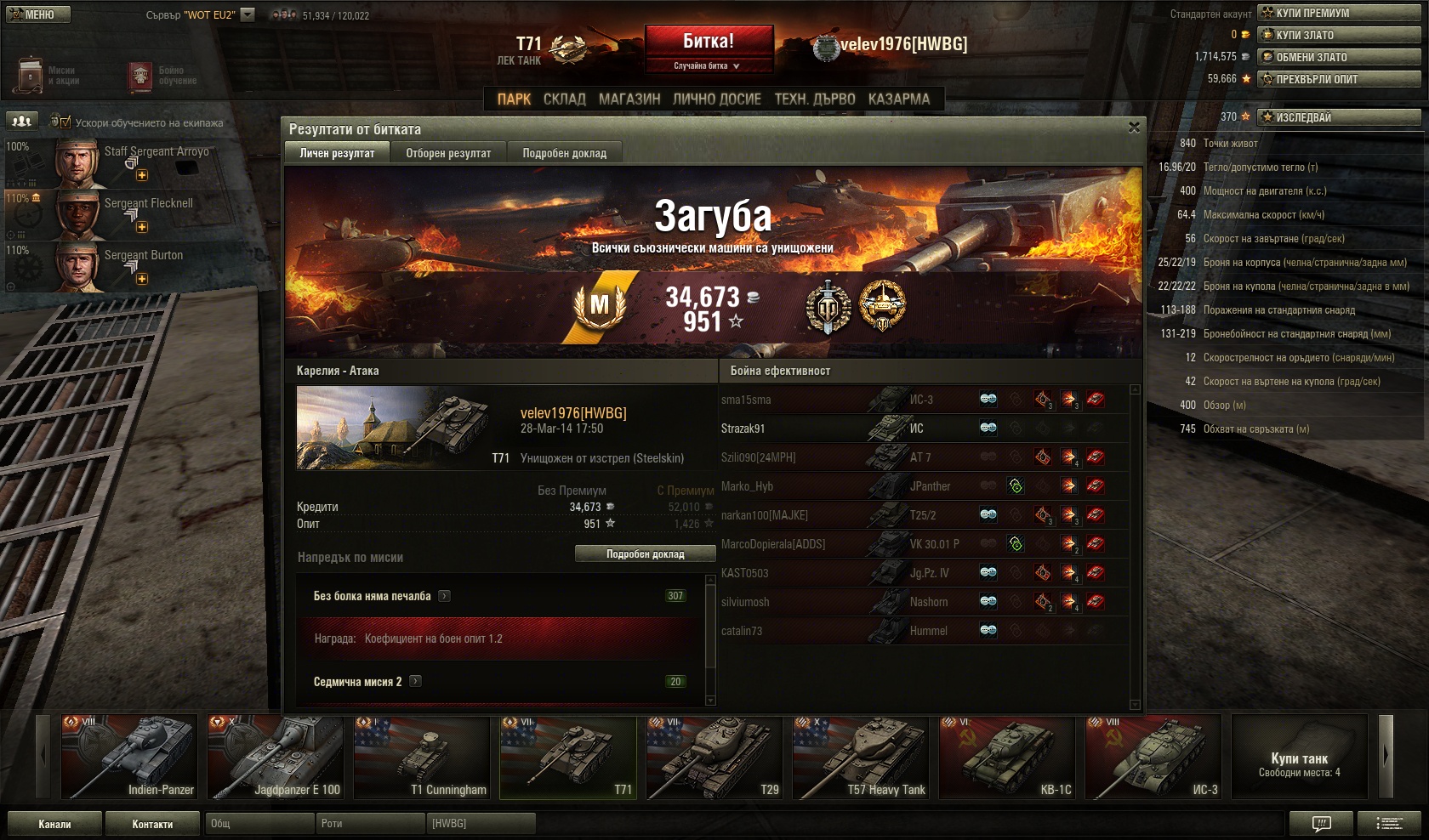Open ЛИЧНО ДОСИЕ
The width and height of the screenshot is (1429, 840).
[716, 99]
